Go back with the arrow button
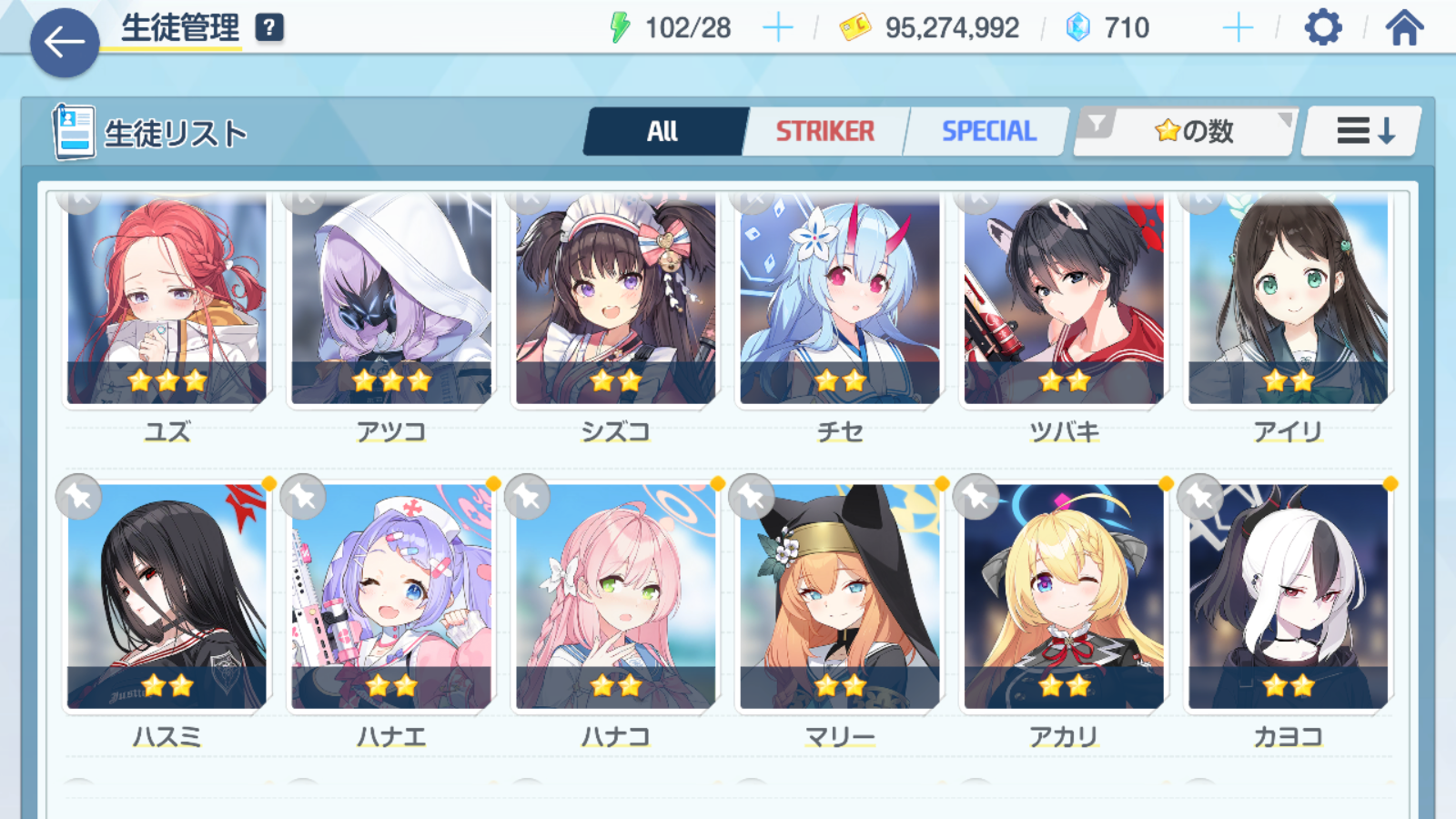The width and height of the screenshot is (1456, 819). pyautogui.click(x=65, y=42)
